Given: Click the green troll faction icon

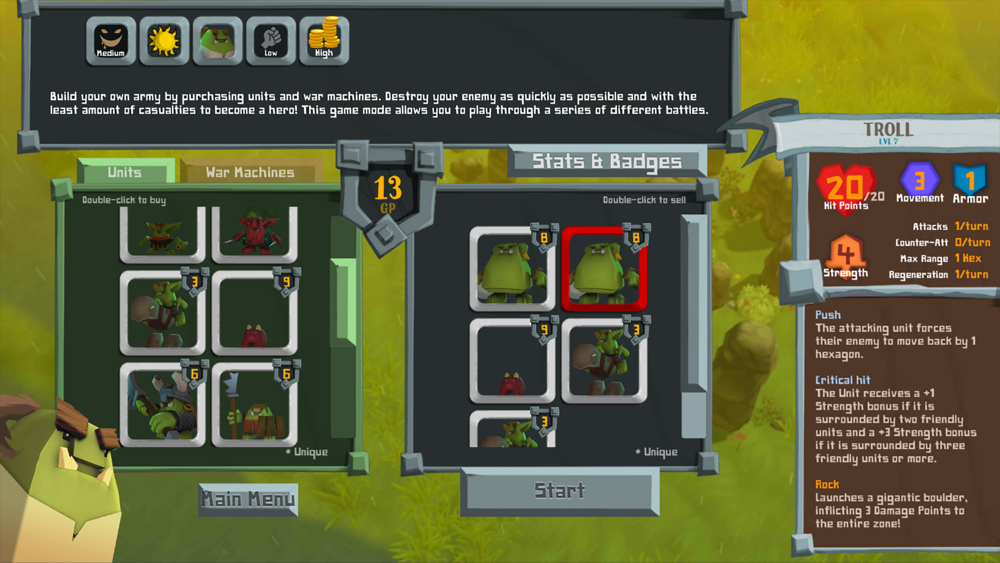Looking at the screenshot, I should [x=218, y=41].
